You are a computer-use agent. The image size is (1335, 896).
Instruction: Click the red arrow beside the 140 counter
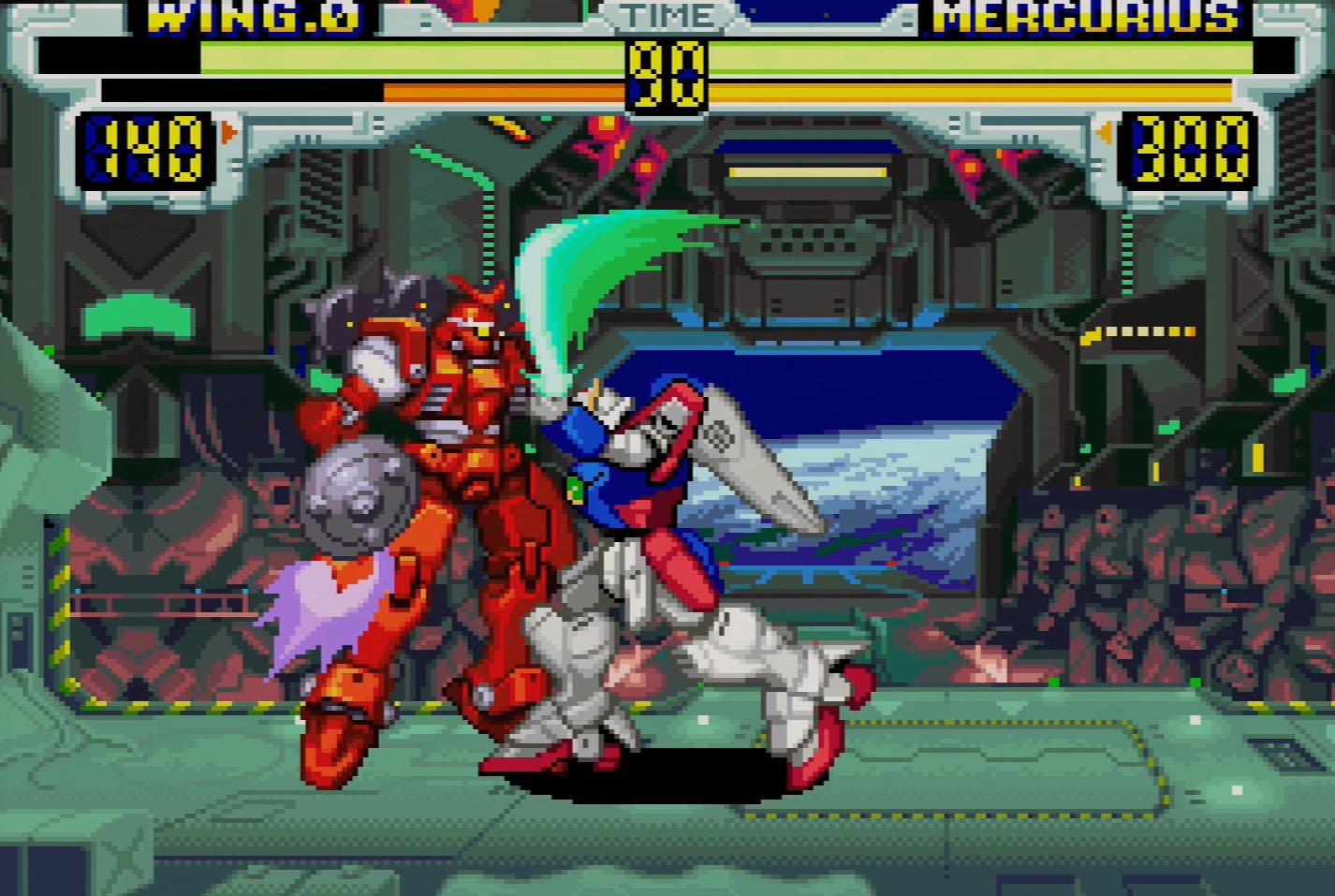pos(228,132)
